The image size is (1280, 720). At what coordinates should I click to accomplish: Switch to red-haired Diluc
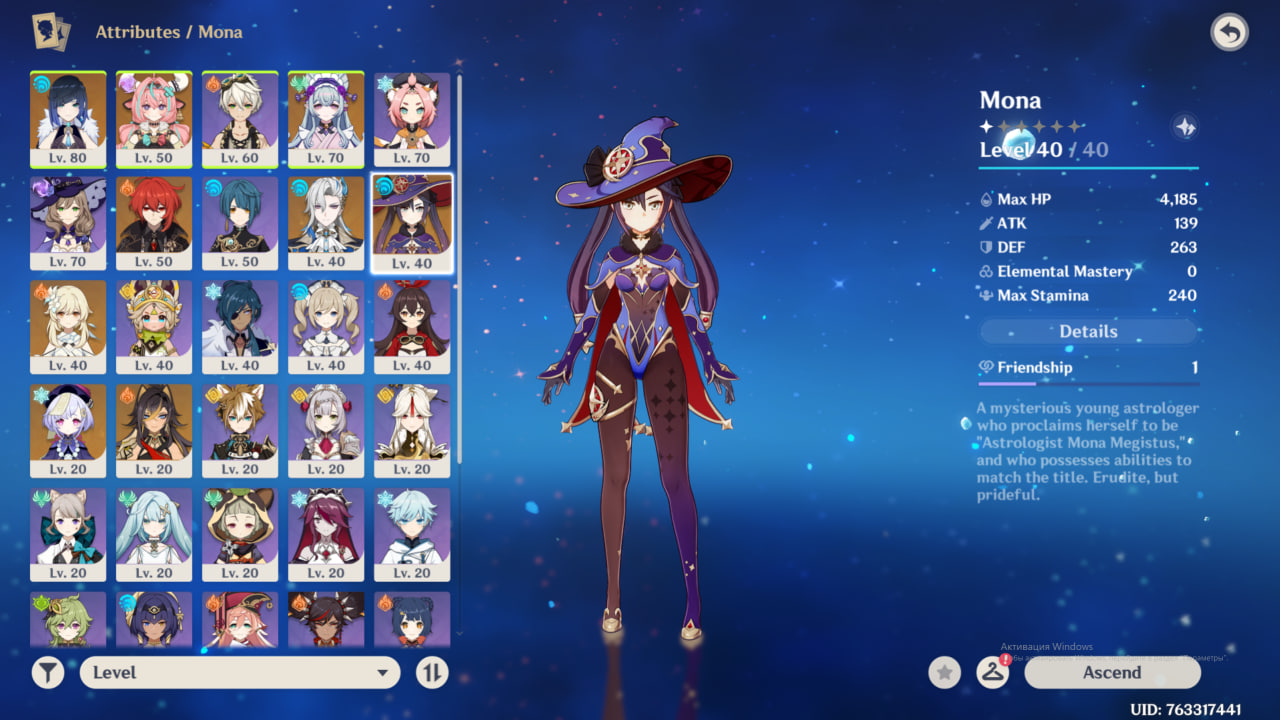(x=154, y=223)
